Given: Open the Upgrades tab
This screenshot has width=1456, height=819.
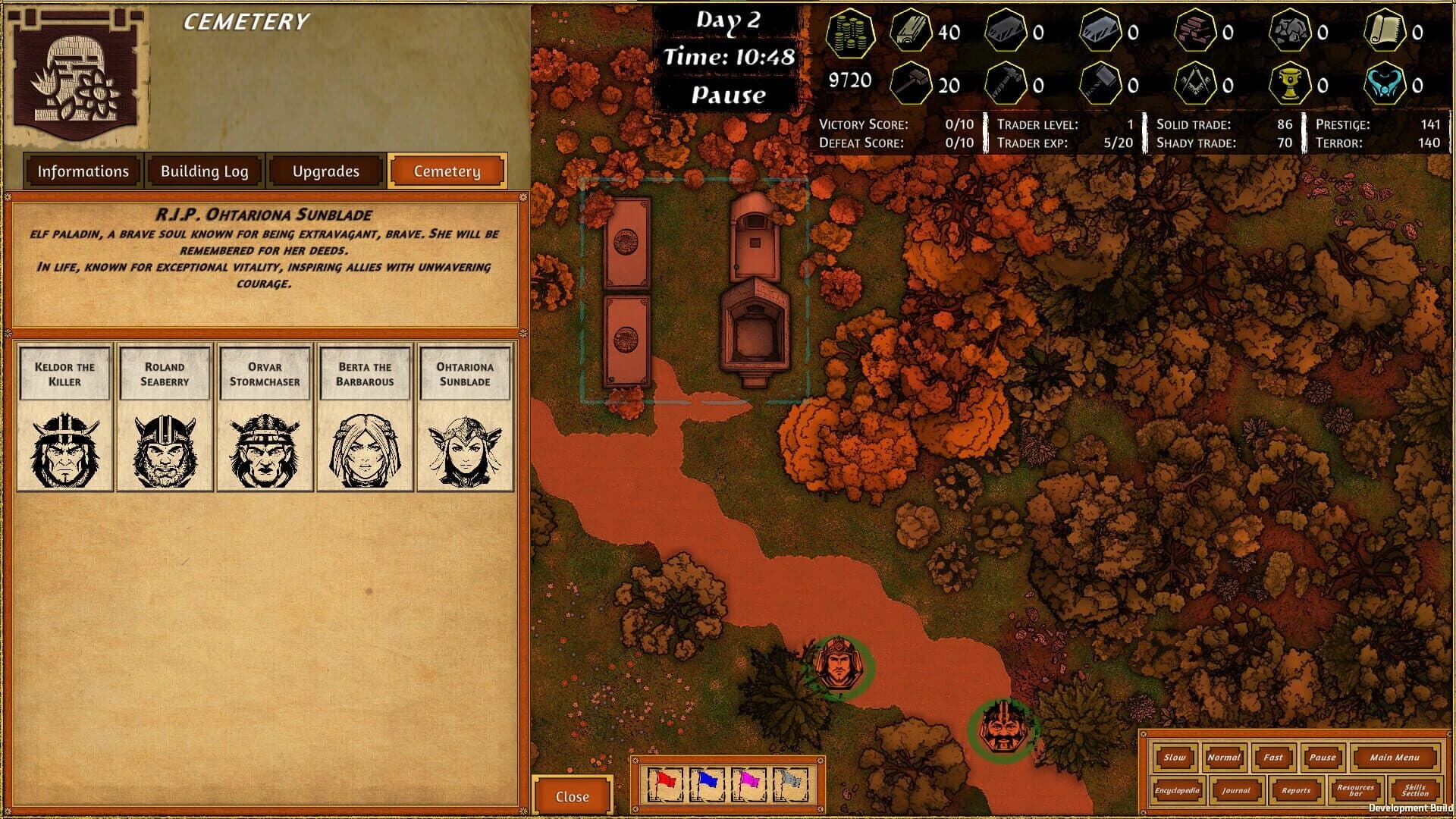Looking at the screenshot, I should pyautogui.click(x=325, y=171).
